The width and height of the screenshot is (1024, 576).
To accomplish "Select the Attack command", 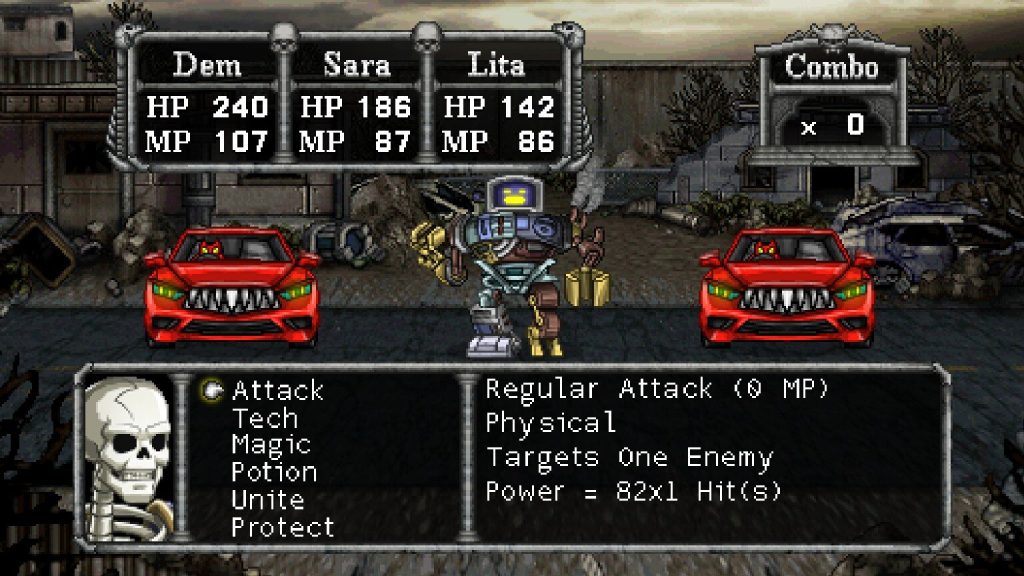I will click(x=277, y=391).
